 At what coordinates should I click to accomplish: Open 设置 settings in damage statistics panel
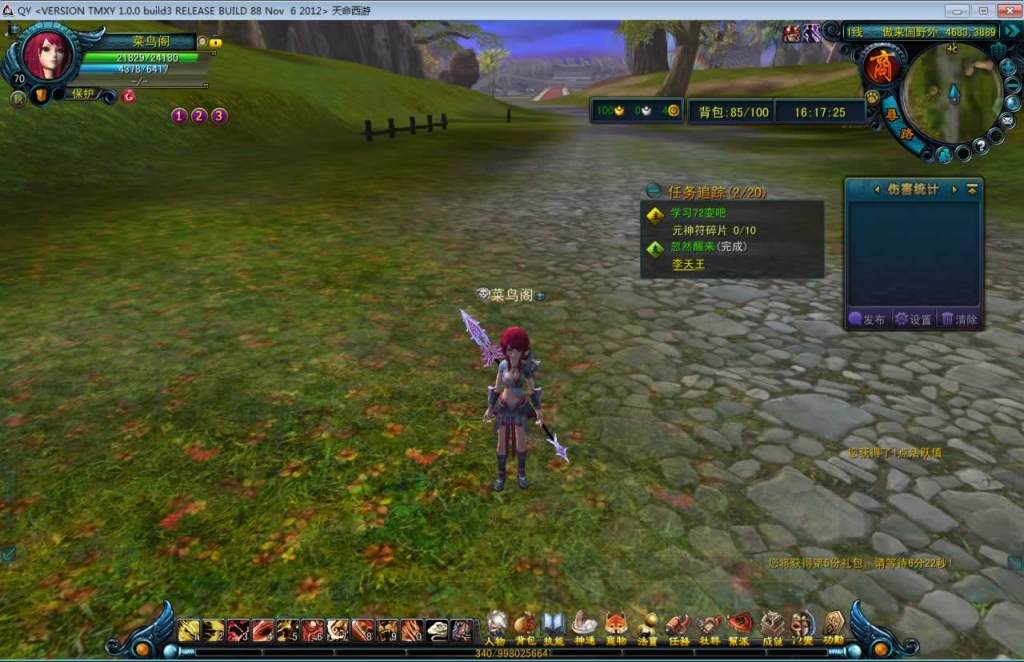click(913, 319)
